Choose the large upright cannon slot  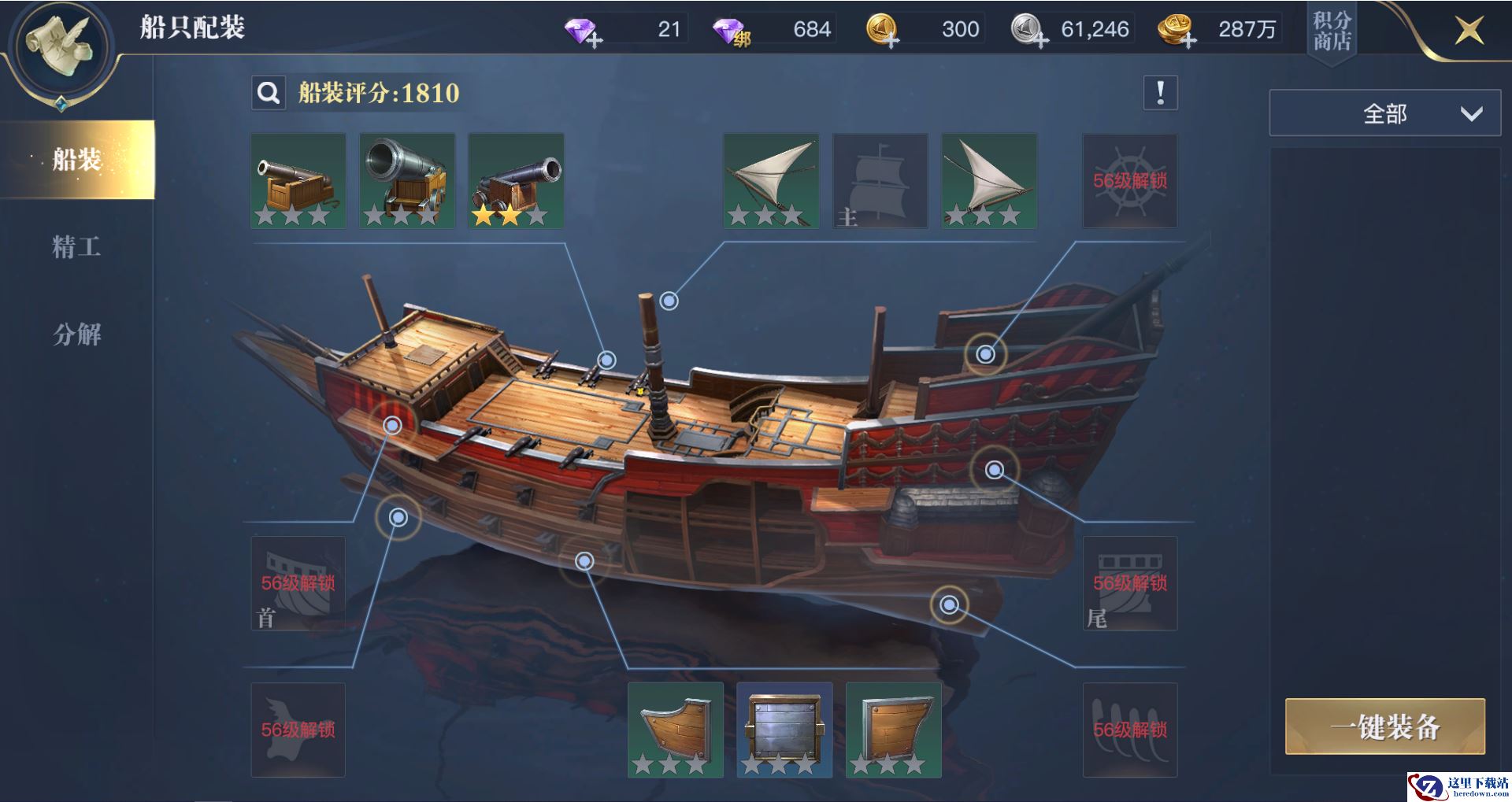pos(407,181)
